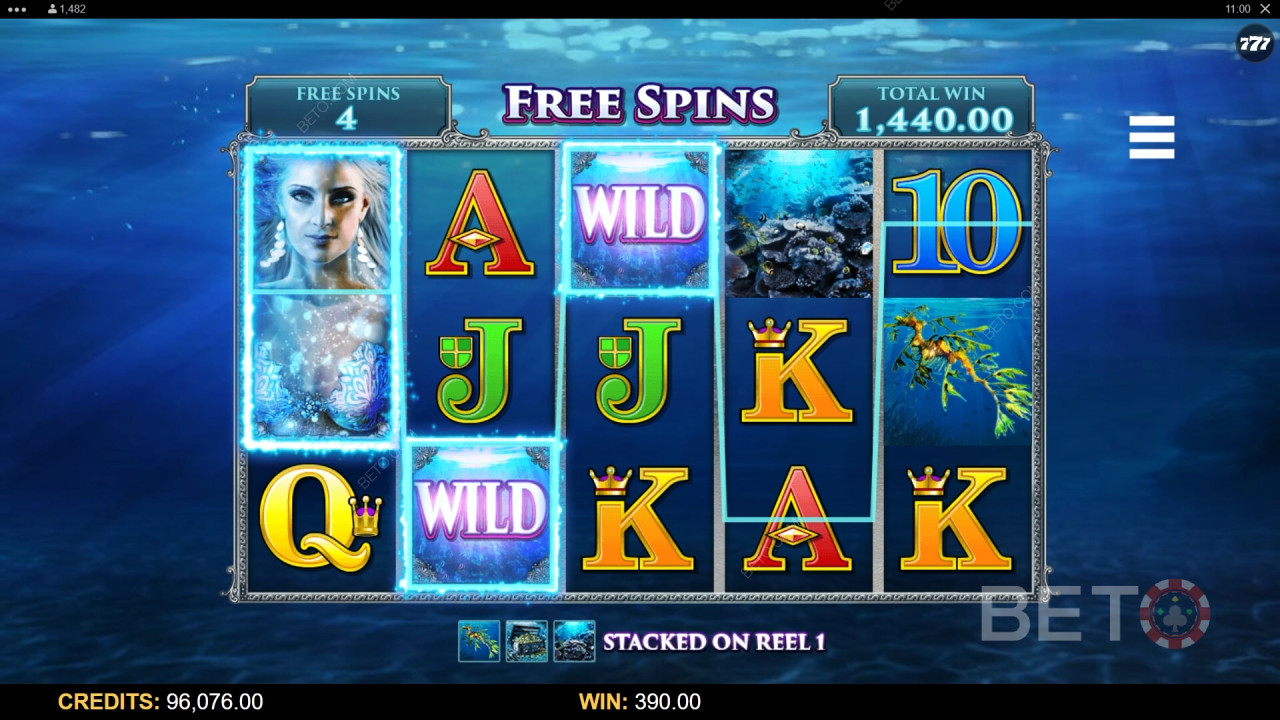Click the coral reef thumbnail at the bottom
The width and height of the screenshot is (1280, 720).
click(x=572, y=641)
